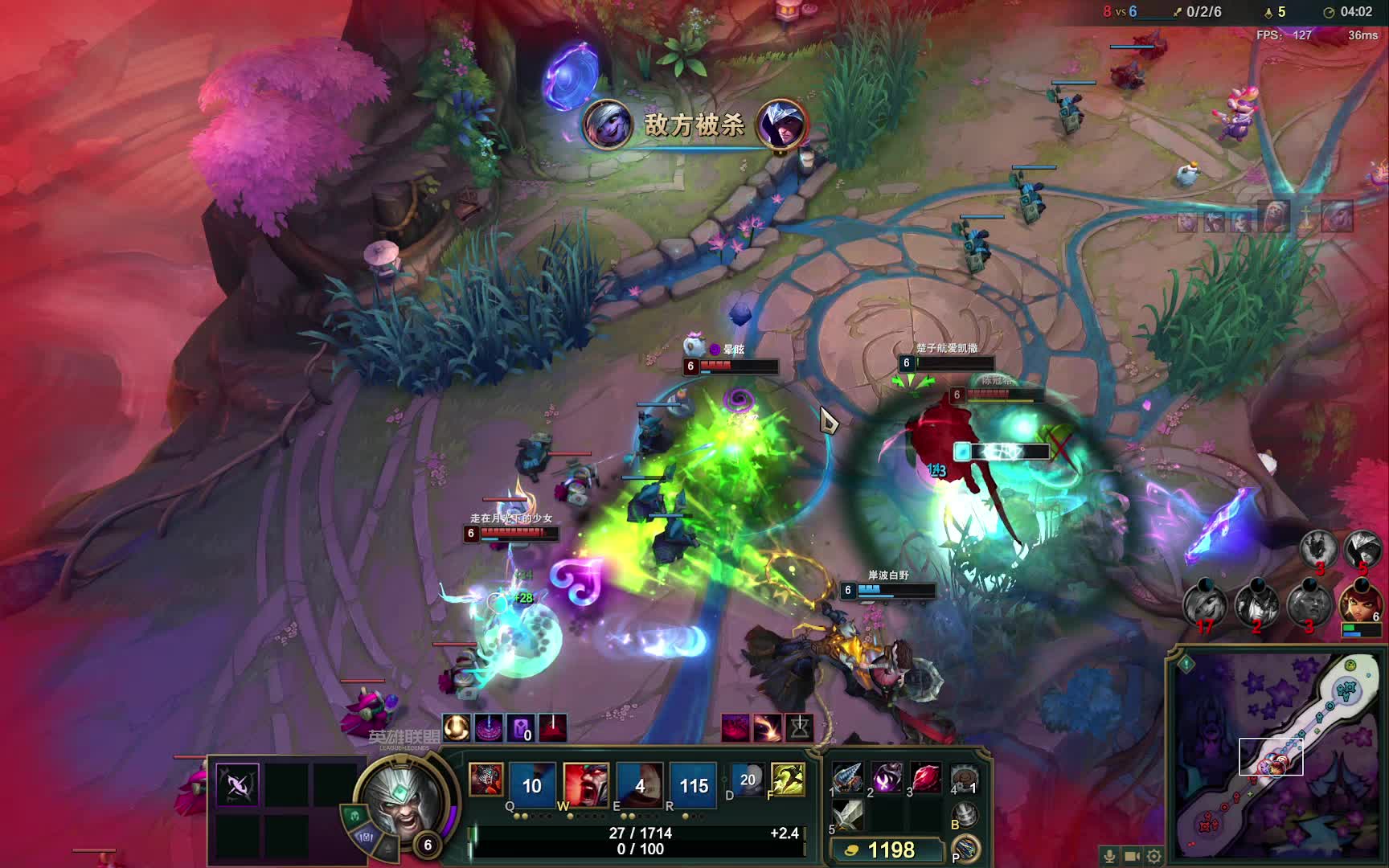The width and height of the screenshot is (1389, 868).
Task: Select the D summoner spell on cooldown 20
Action: click(748, 780)
